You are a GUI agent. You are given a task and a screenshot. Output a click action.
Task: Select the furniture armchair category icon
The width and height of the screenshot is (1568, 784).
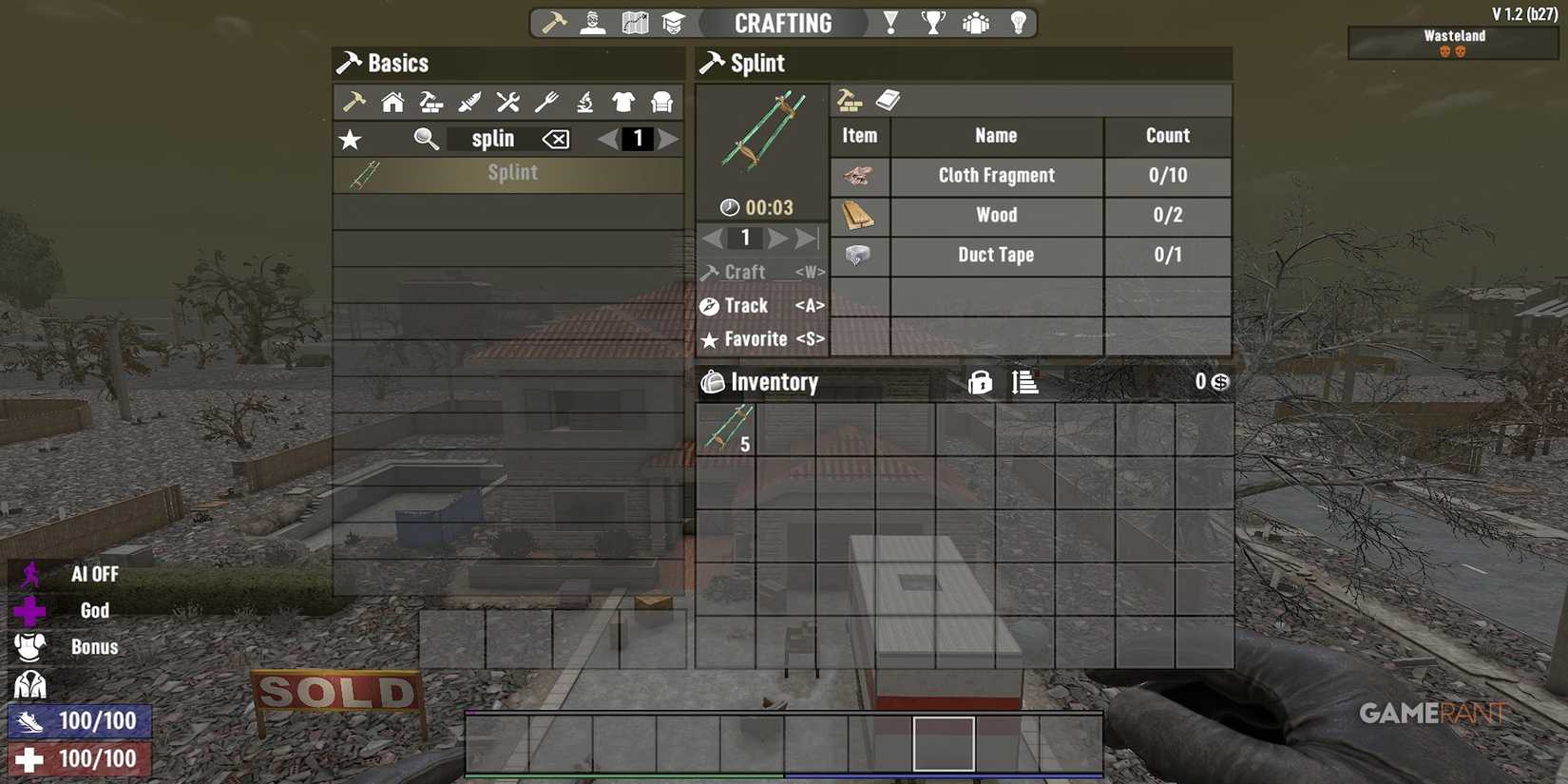[x=660, y=102]
